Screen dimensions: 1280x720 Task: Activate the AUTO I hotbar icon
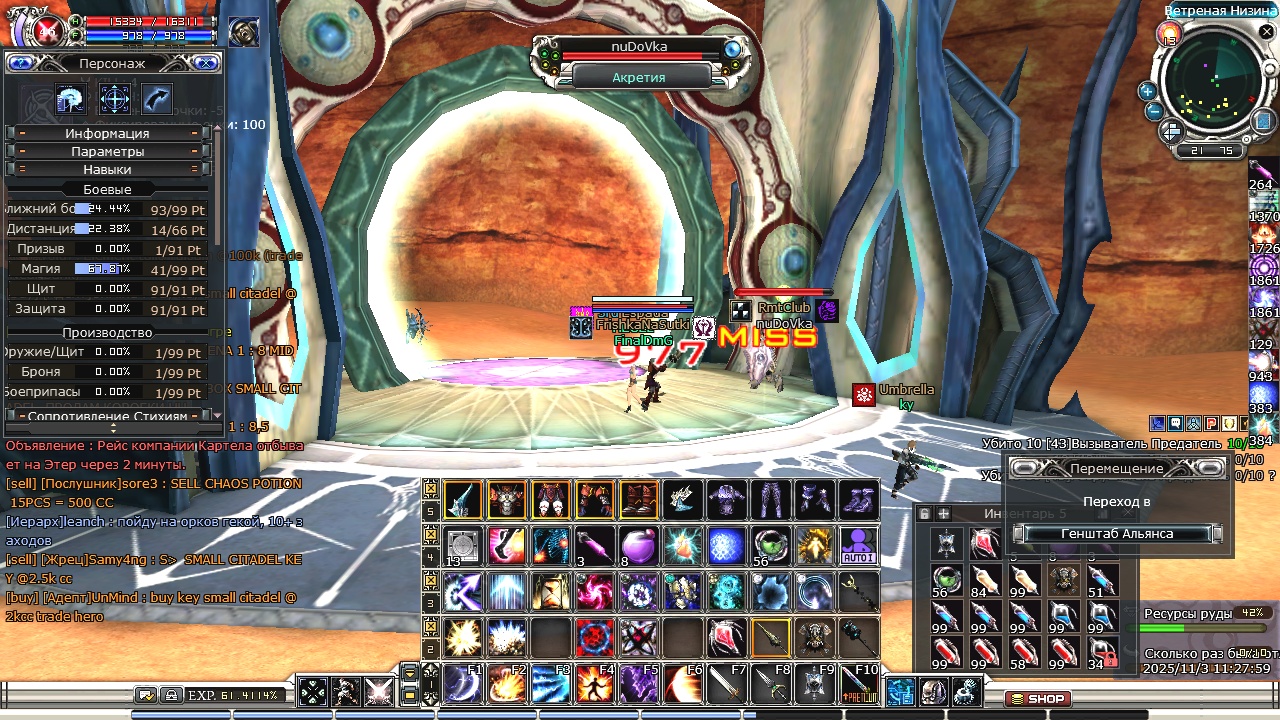coord(859,546)
